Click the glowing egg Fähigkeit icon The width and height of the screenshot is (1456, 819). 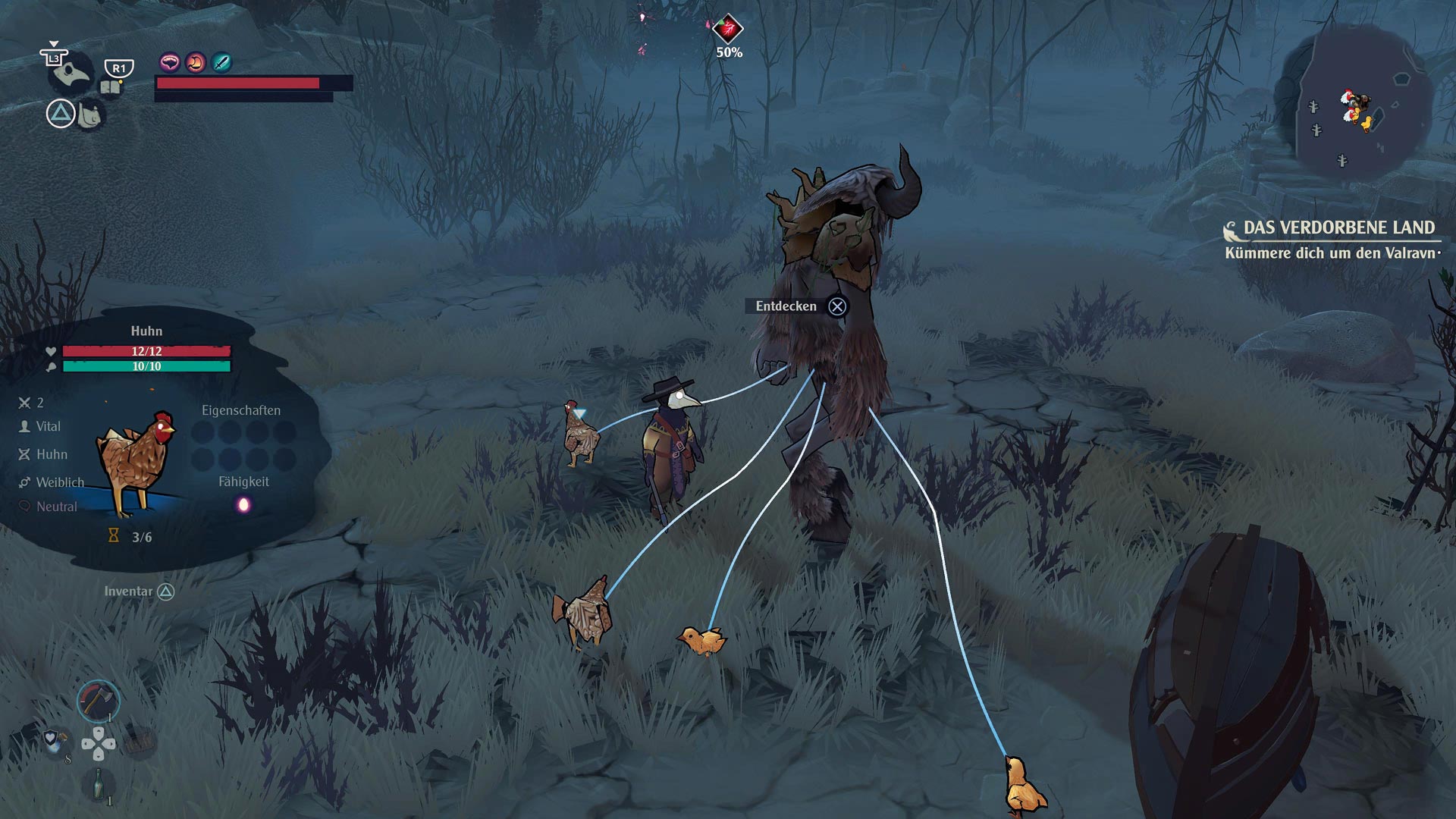(243, 505)
